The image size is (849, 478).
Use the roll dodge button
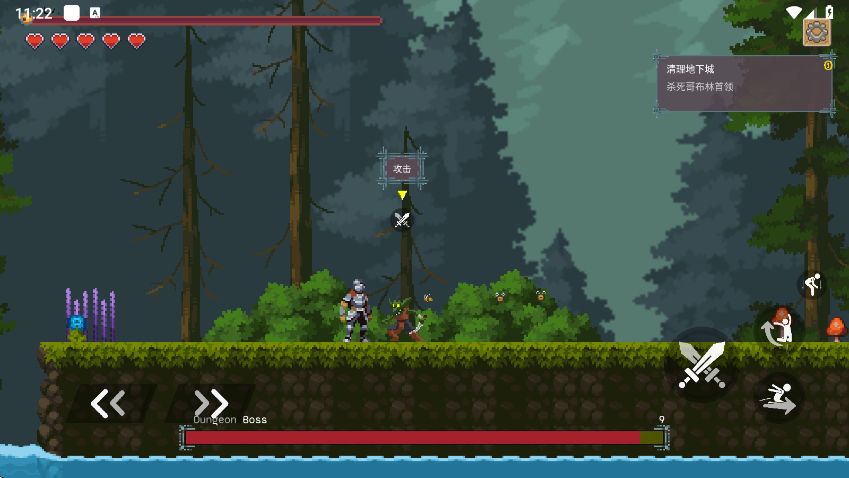click(x=780, y=327)
